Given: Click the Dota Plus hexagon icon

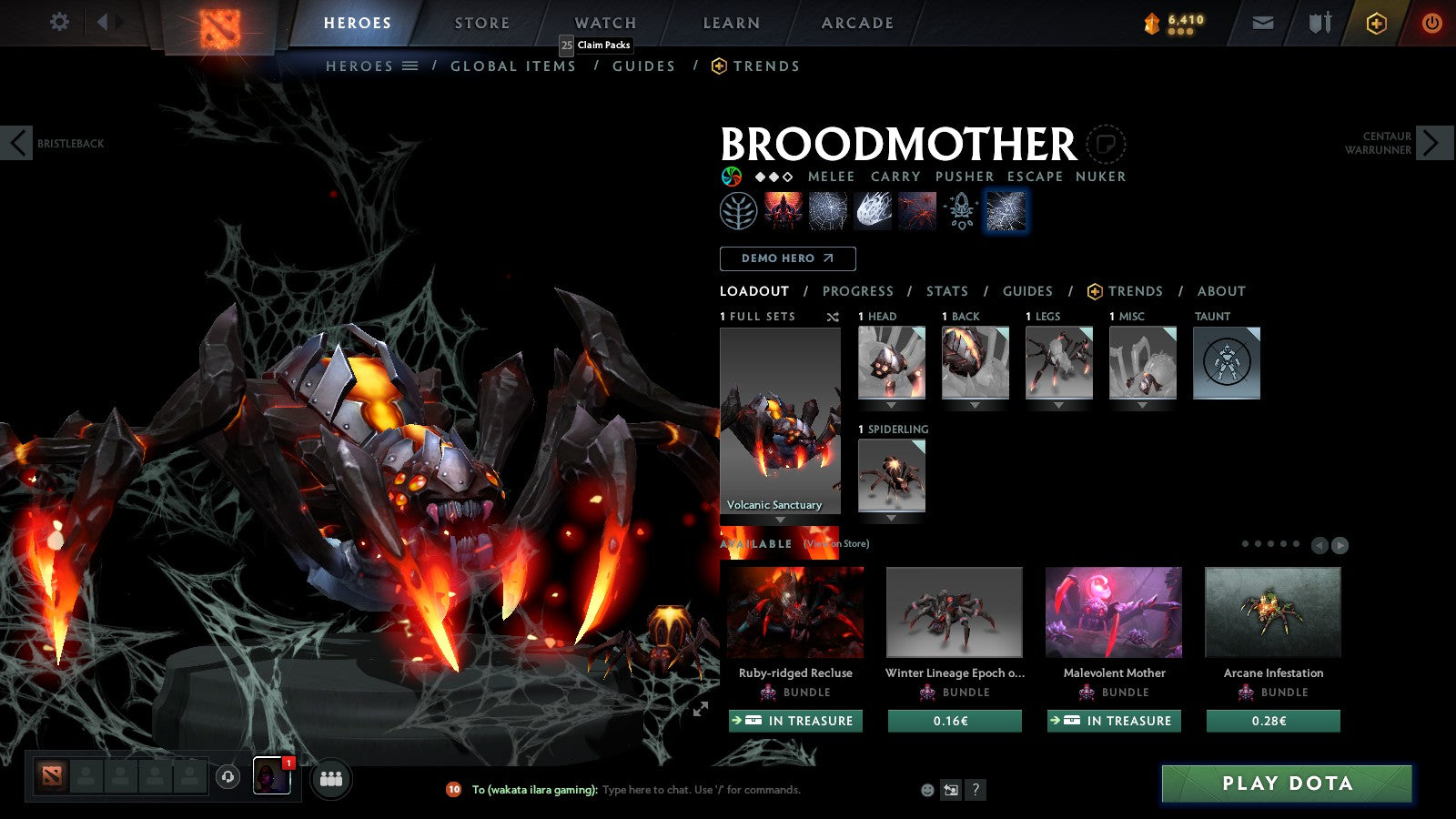Looking at the screenshot, I should 1374,23.
